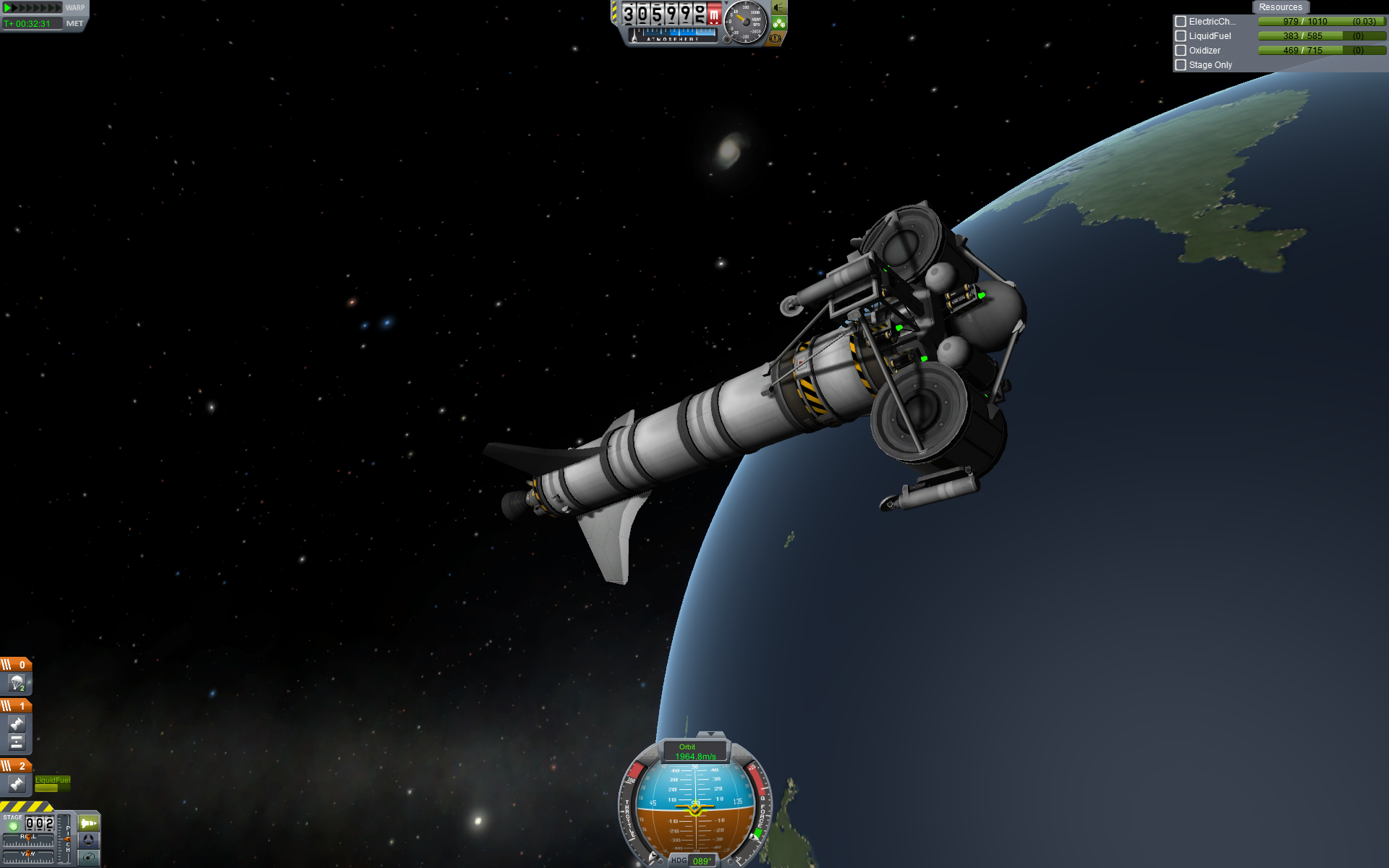Switch to docking mode button
The image size is (1389, 868).
pos(88,840)
